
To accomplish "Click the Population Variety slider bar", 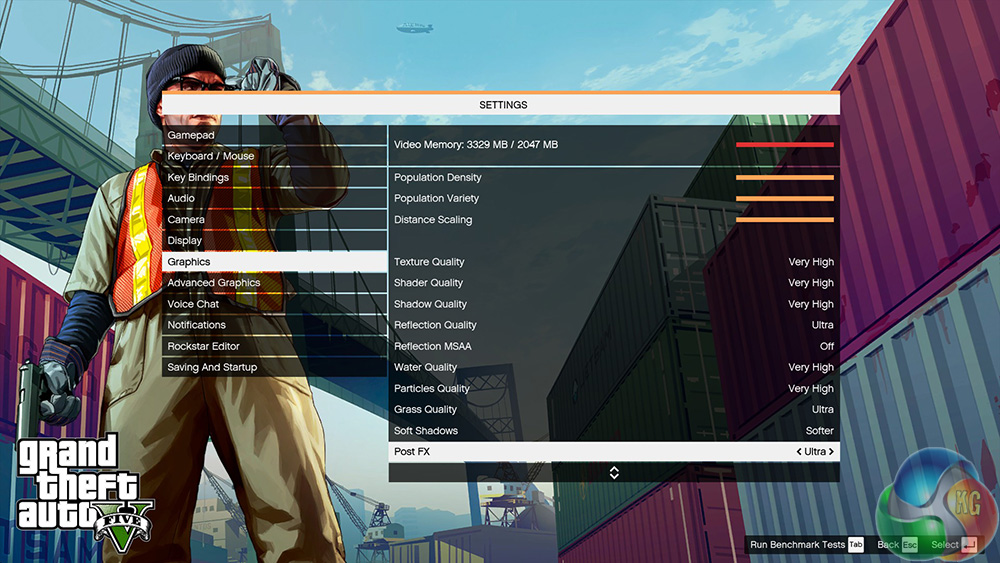I will coord(784,199).
